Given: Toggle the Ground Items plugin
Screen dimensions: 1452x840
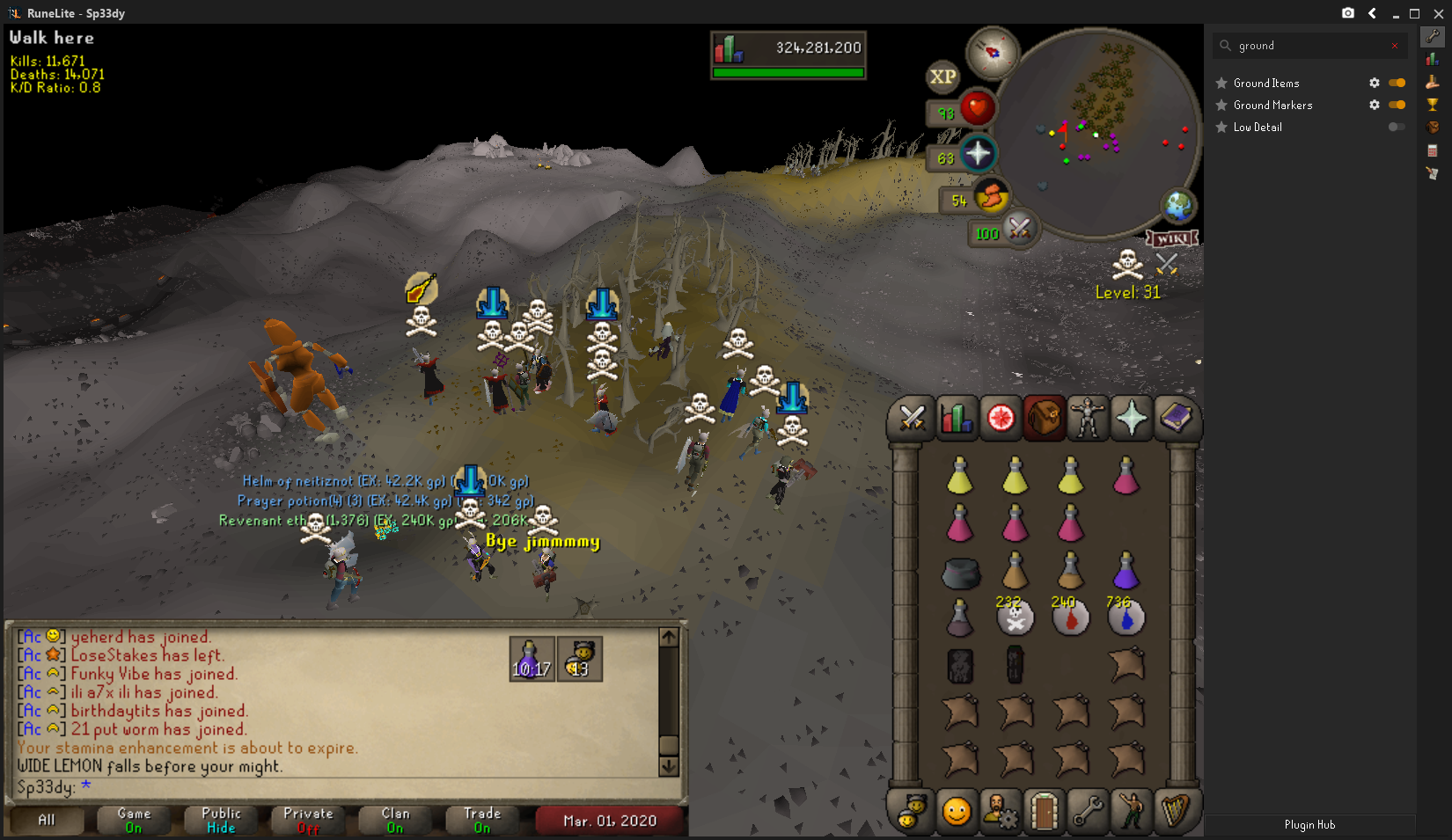Looking at the screenshot, I should pos(1397,83).
